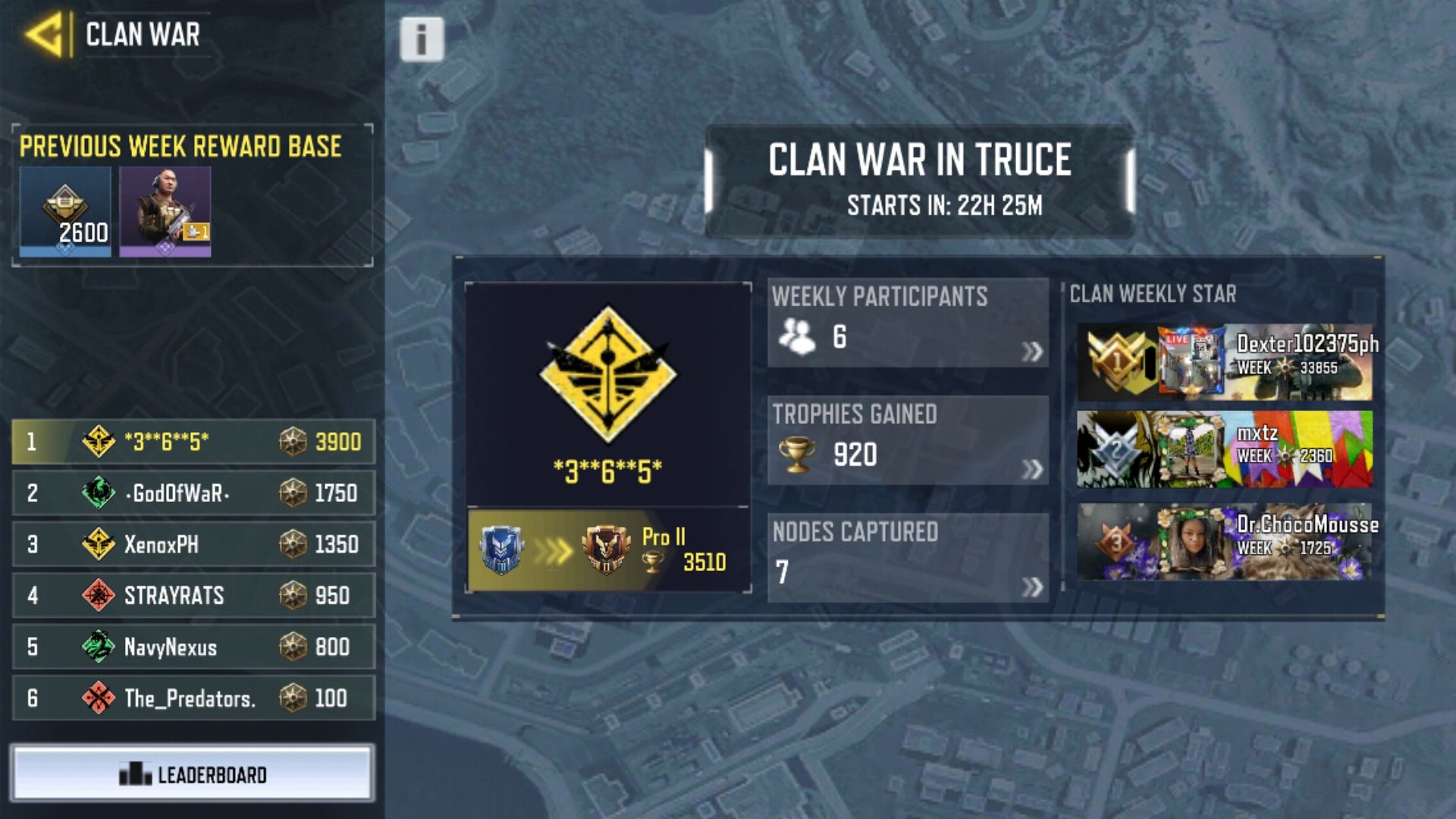Image resolution: width=1456 pixels, height=819 pixels.
Task: Expand the Trophies Gained panel
Action: (908, 441)
